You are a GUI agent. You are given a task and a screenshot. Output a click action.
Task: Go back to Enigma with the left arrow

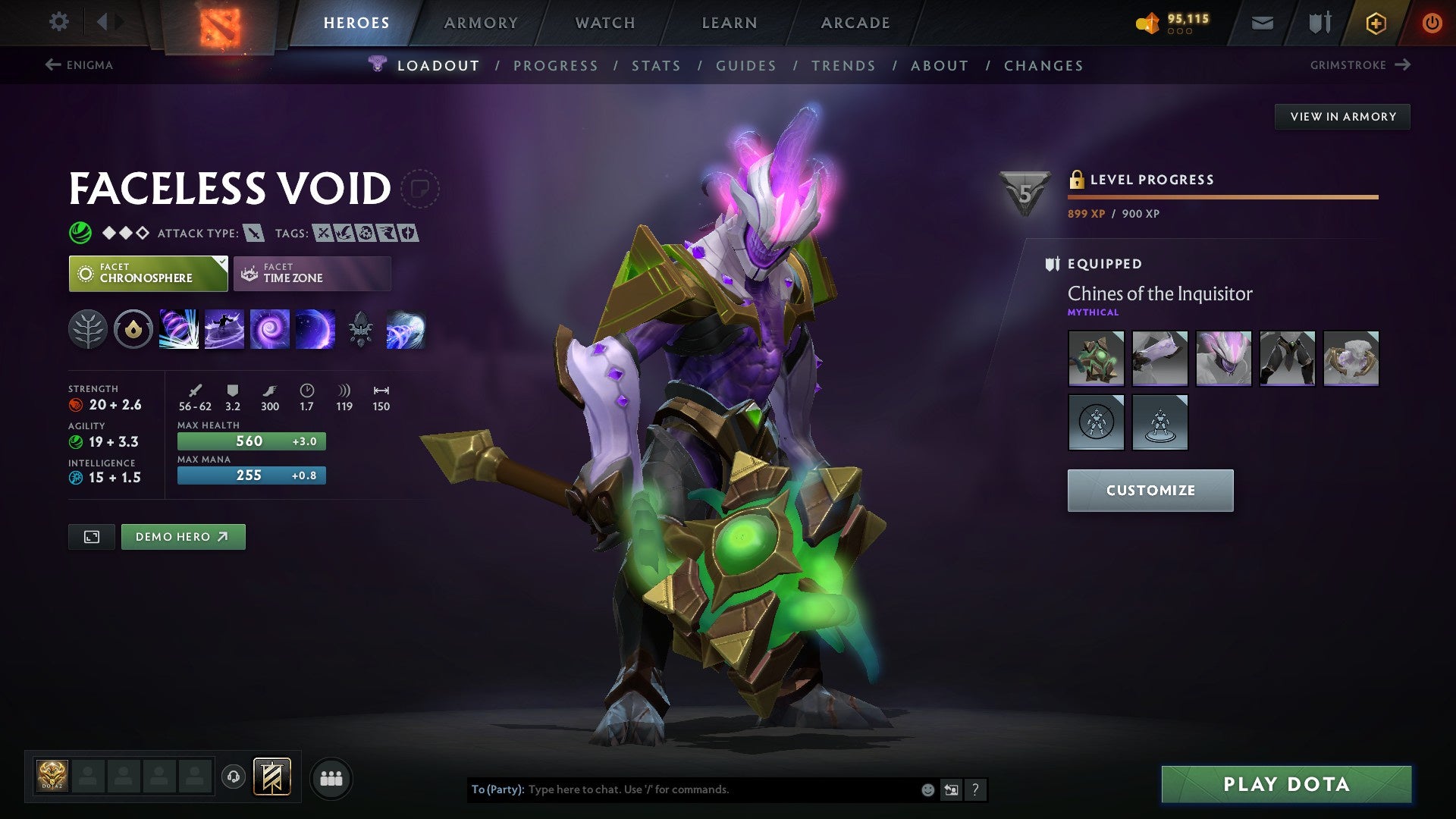click(52, 65)
